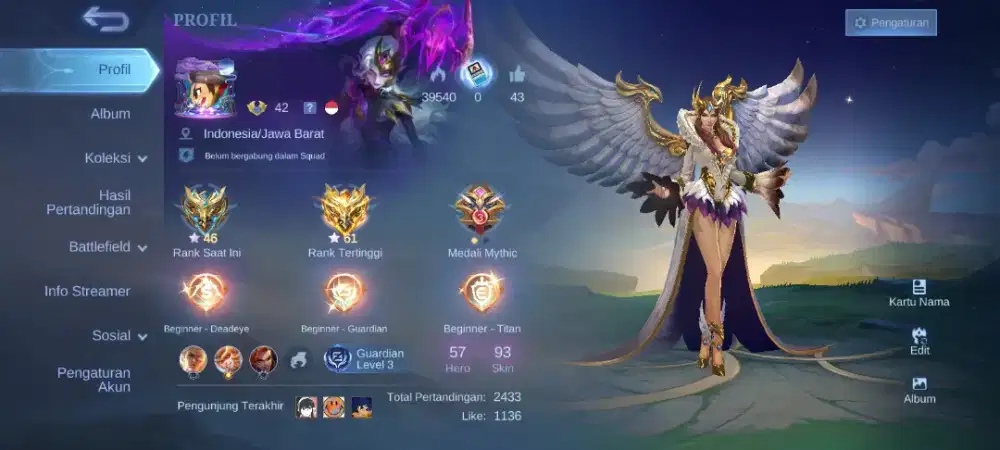Open the Pengaturan settings button
1000x450 pixels.
point(890,22)
